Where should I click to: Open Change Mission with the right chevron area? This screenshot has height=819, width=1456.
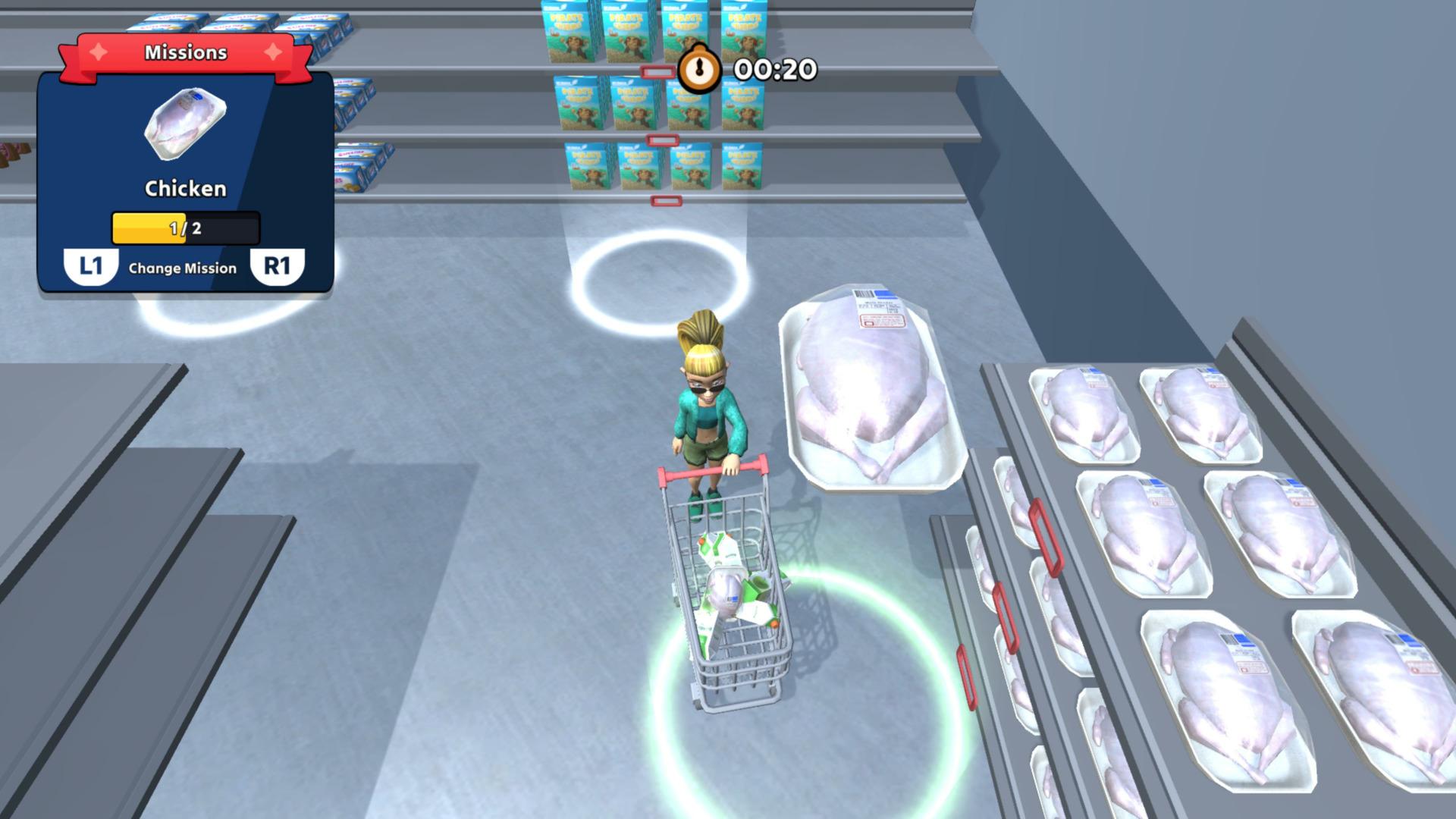[278, 267]
